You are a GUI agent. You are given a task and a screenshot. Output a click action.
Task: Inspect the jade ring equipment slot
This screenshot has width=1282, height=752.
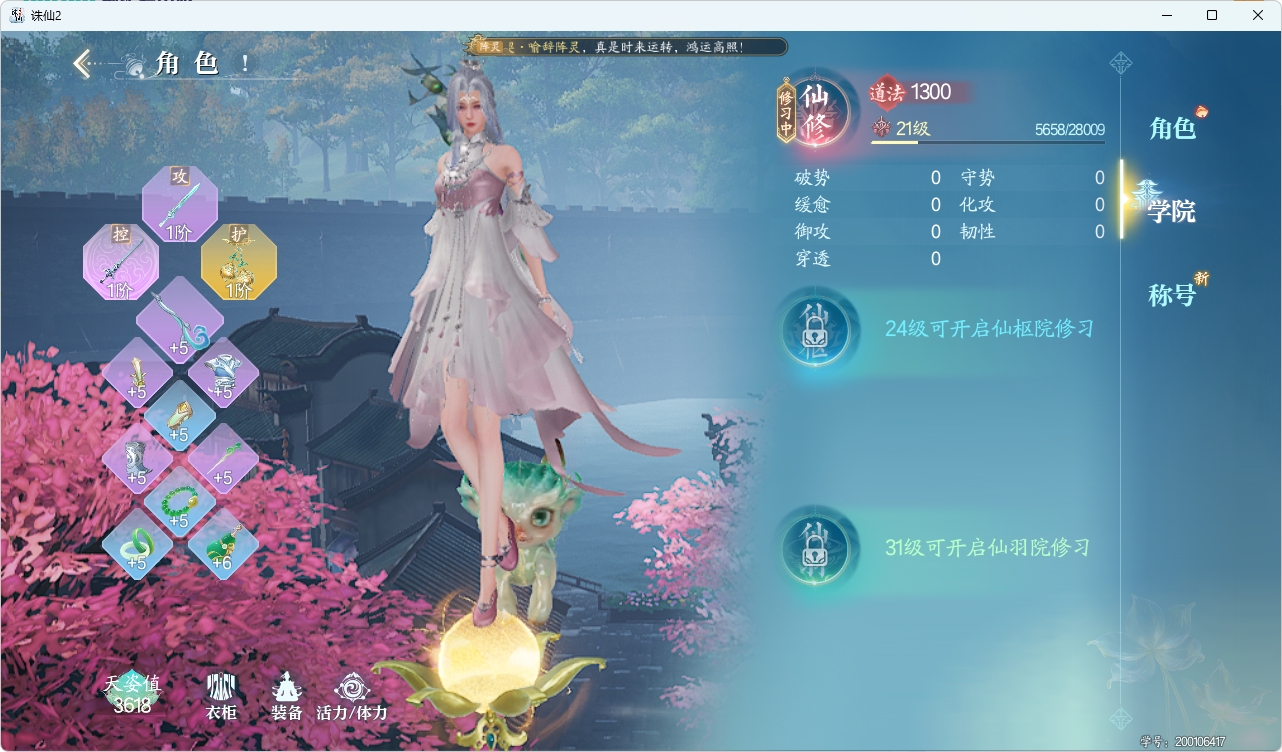[137, 545]
